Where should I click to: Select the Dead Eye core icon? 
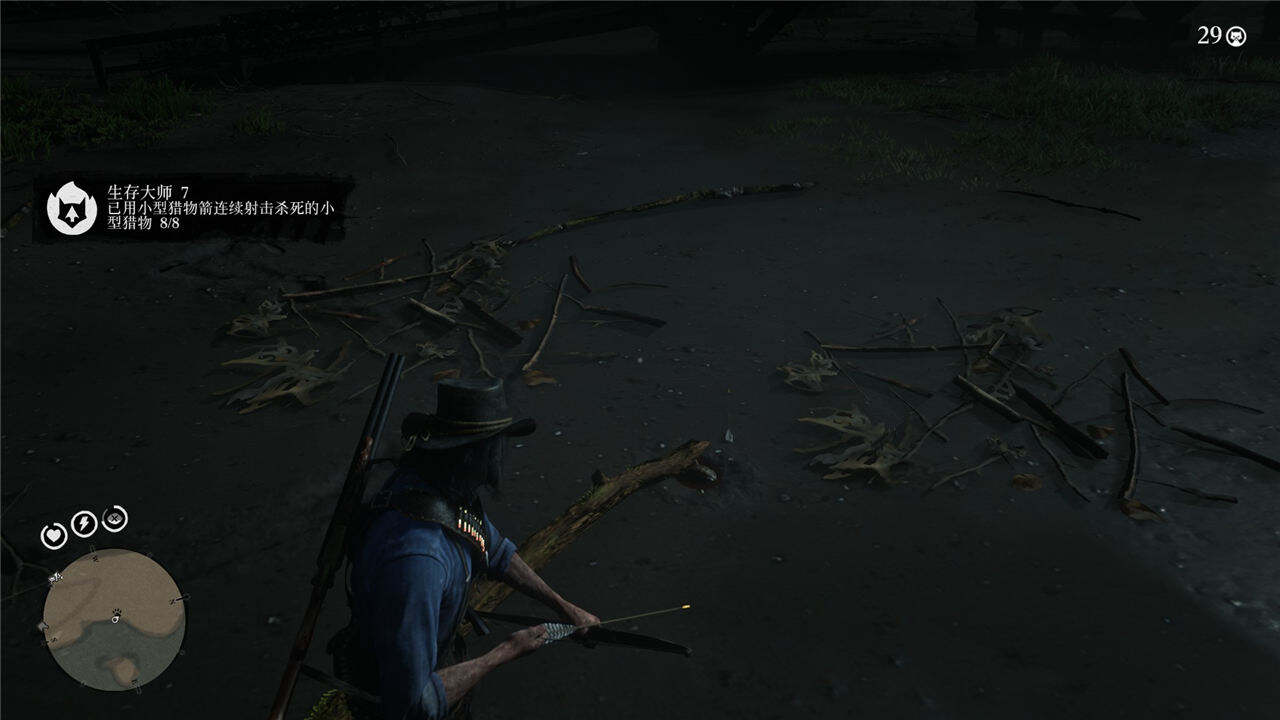coord(115,518)
